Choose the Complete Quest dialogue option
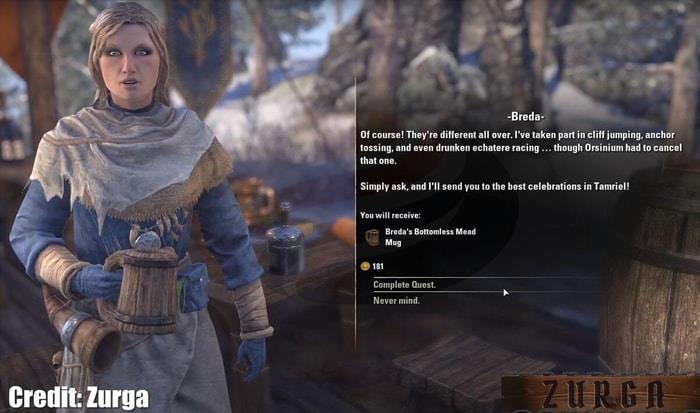The image size is (700, 413). 405,285
